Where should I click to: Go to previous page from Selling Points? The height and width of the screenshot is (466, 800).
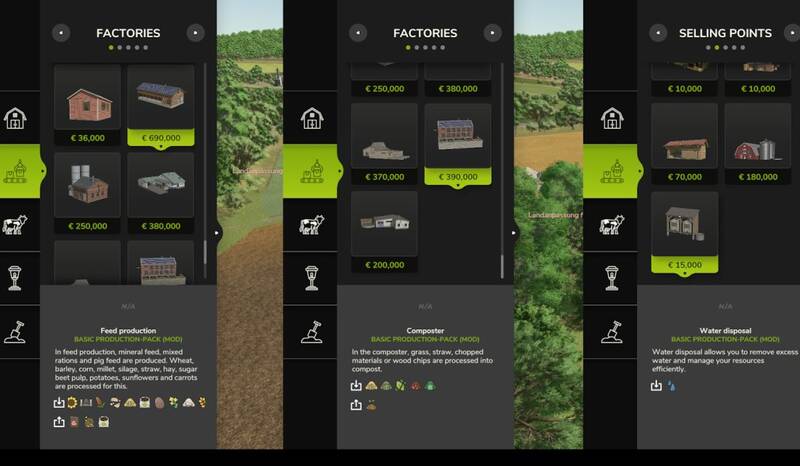(658, 33)
